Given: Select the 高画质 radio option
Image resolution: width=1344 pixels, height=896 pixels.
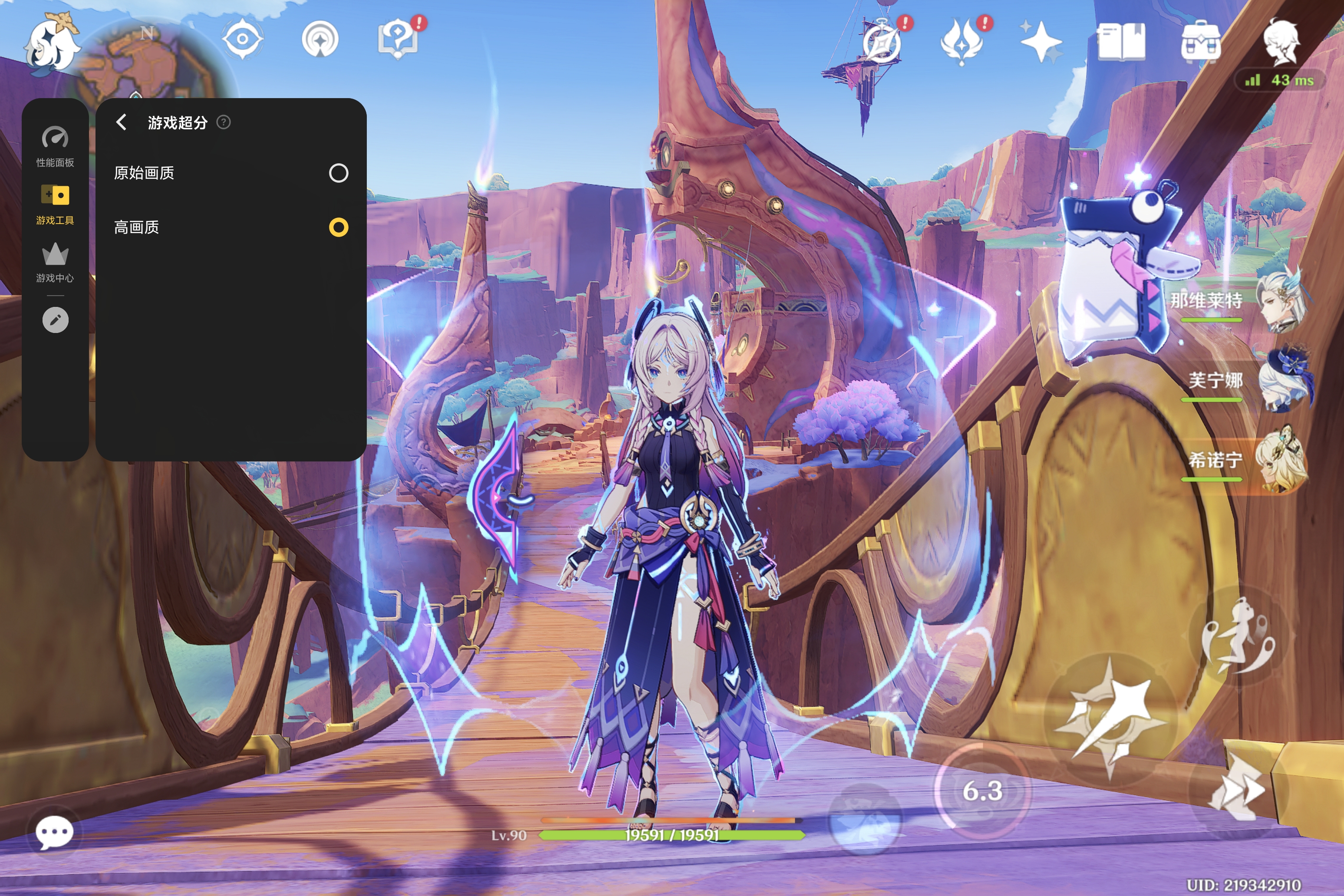Looking at the screenshot, I should [x=338, y=227].
